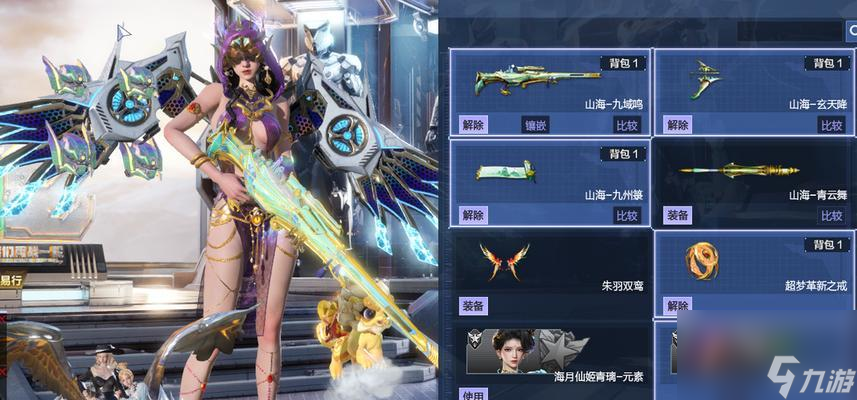Select the 朱羽双鸾 wings icon

pos(504,262)
